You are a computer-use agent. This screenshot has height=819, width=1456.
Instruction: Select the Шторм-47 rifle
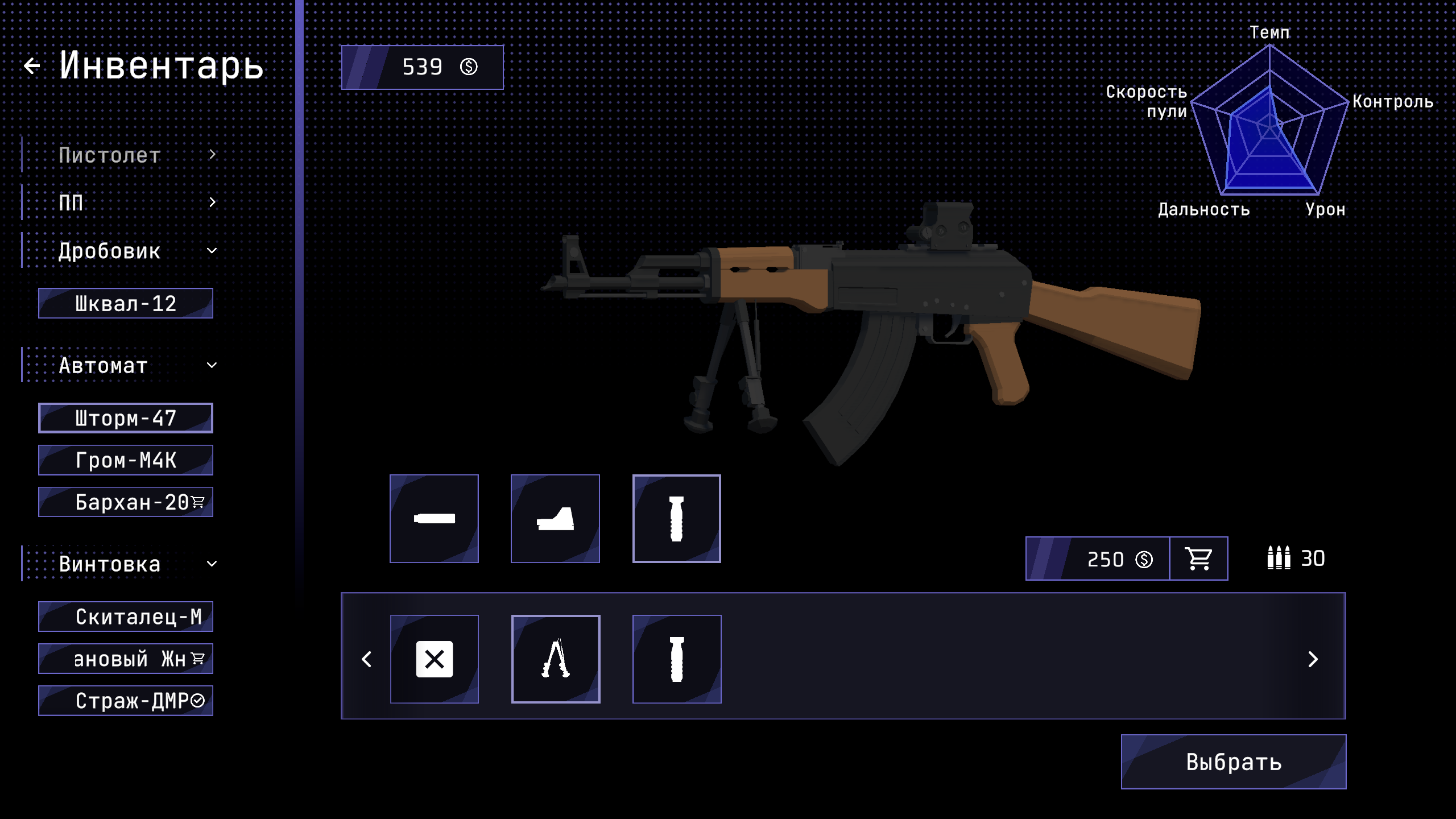(x=125, y=417)
